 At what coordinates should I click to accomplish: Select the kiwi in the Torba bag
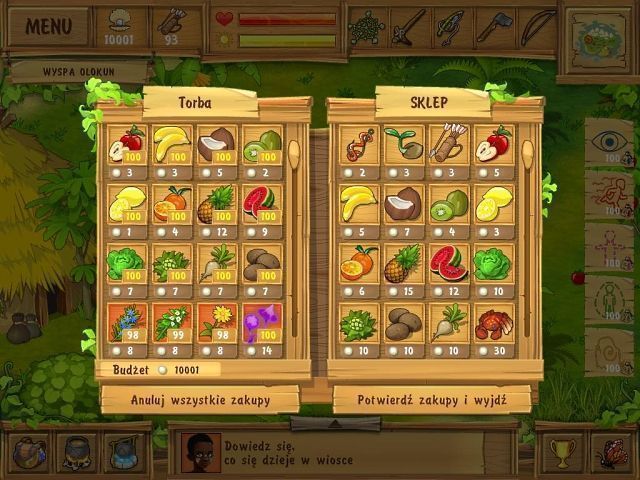[260, 146]
